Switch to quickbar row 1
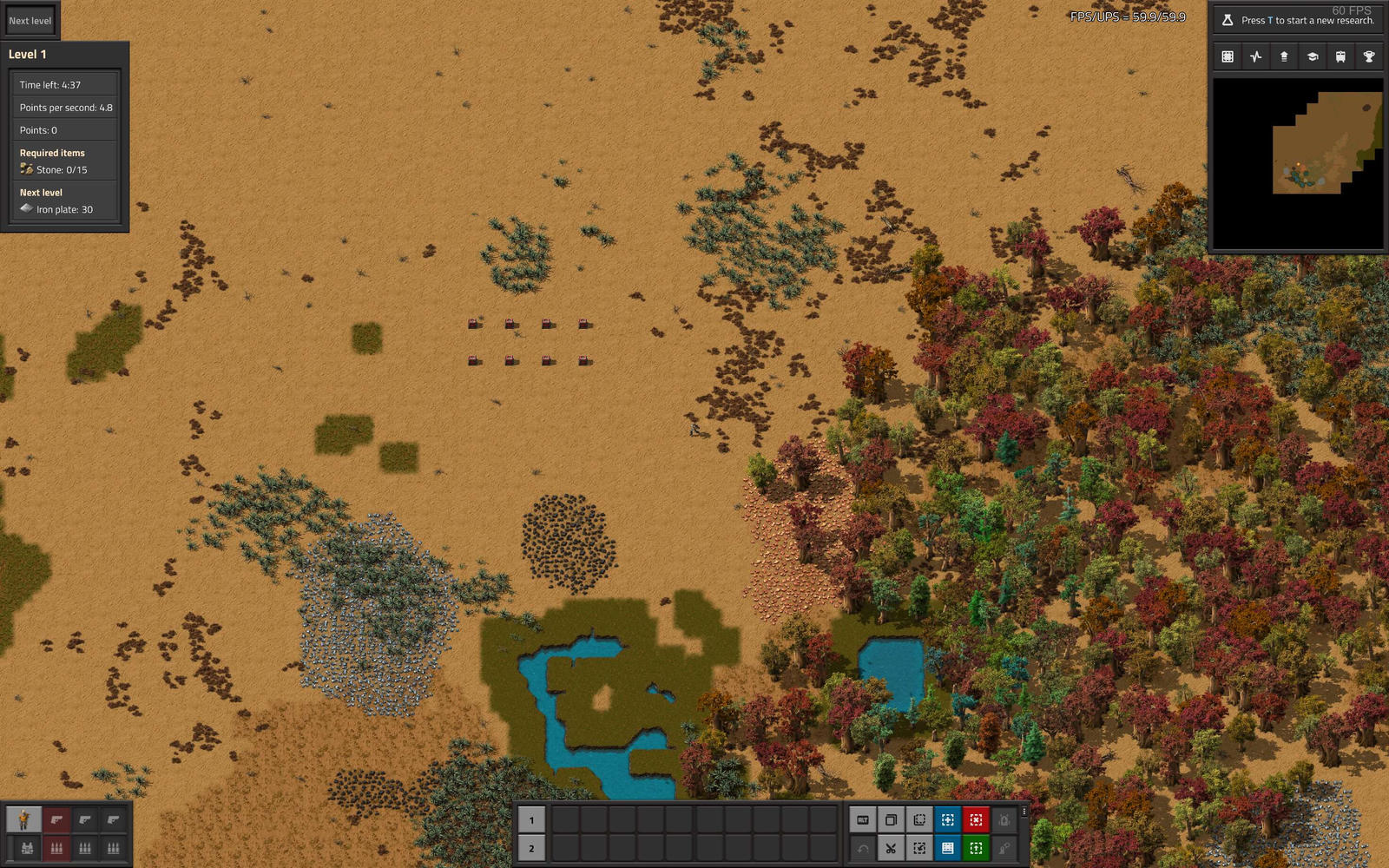1389x868 pixels. pyautogui.click(x=531, y=820)
